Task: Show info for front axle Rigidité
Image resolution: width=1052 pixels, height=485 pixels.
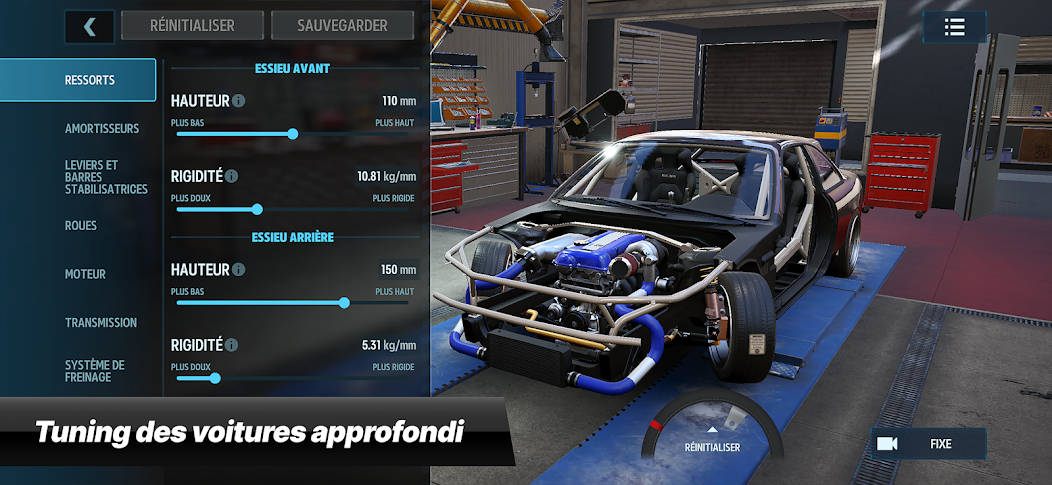Action: (232, 176)
